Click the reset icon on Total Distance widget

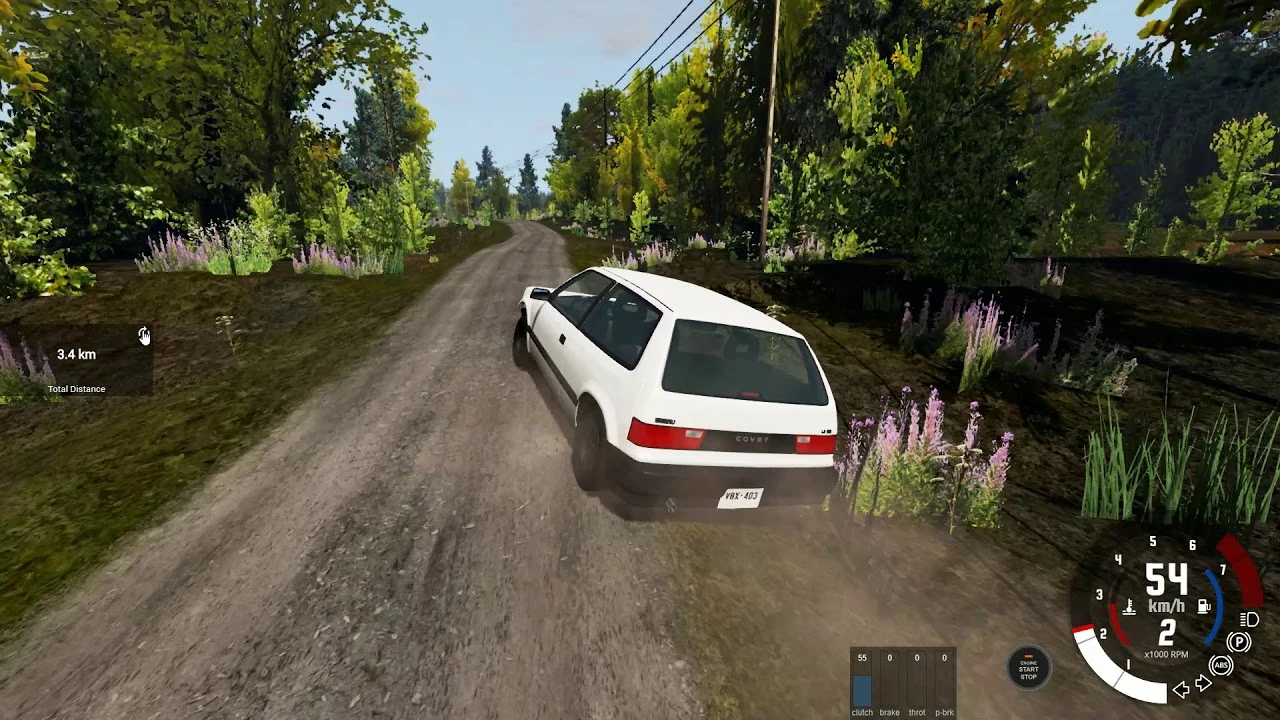pos(143,336)
